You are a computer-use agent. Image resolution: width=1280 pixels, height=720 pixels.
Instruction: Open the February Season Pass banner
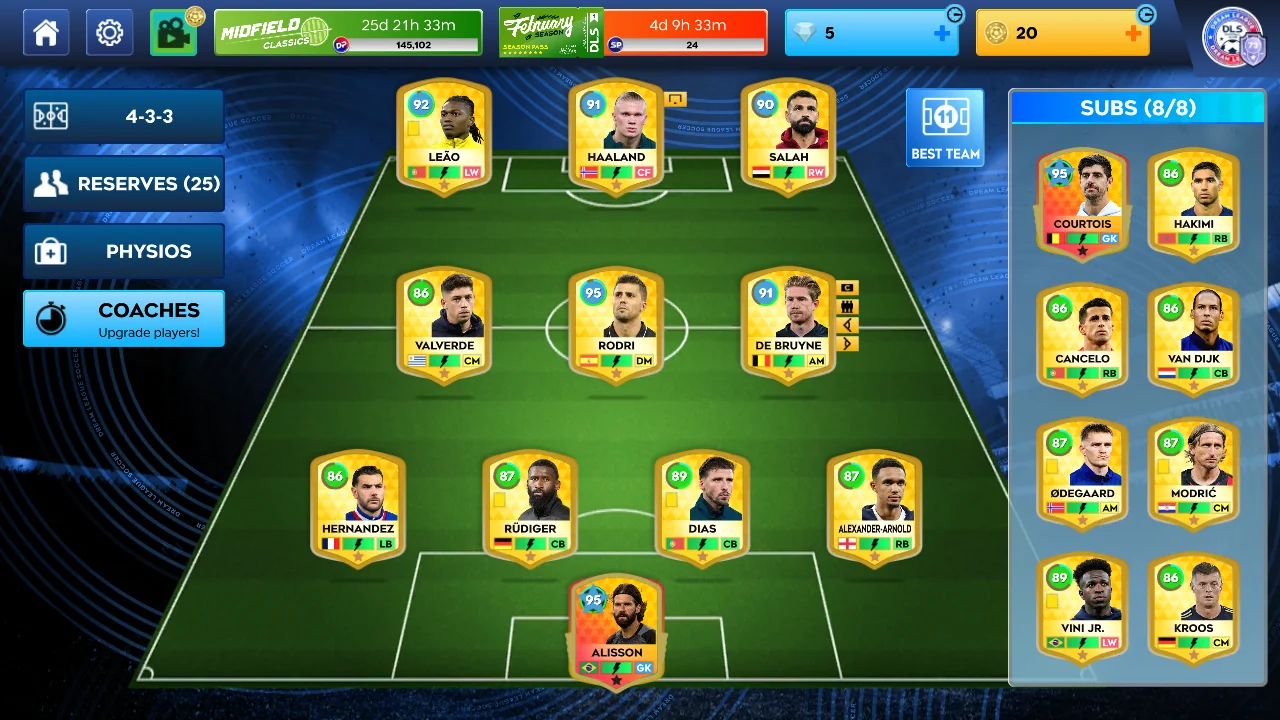pyautogui.click(x=633, y=33)
